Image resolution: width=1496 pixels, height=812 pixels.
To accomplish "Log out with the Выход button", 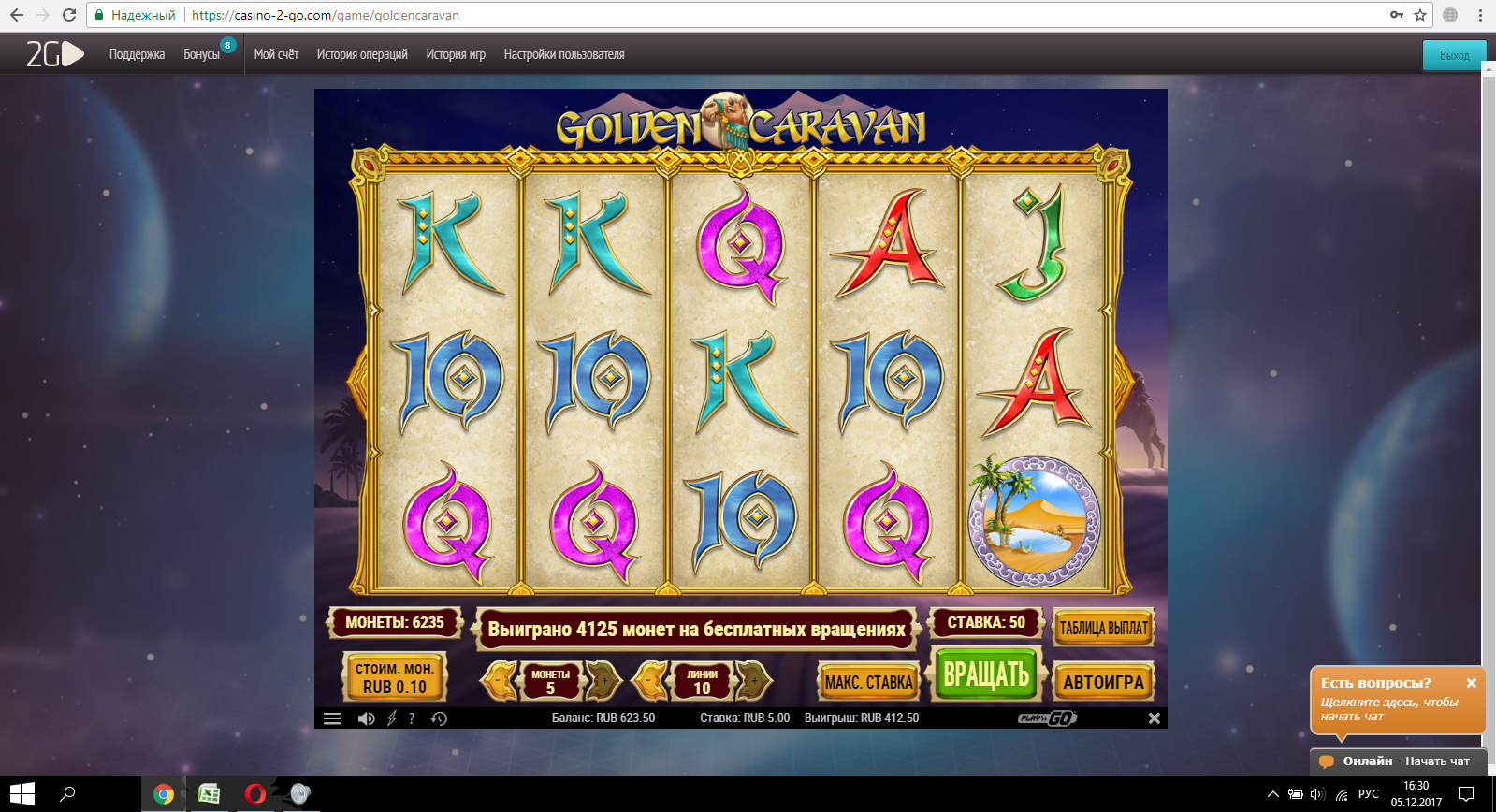I will 1454,55.
